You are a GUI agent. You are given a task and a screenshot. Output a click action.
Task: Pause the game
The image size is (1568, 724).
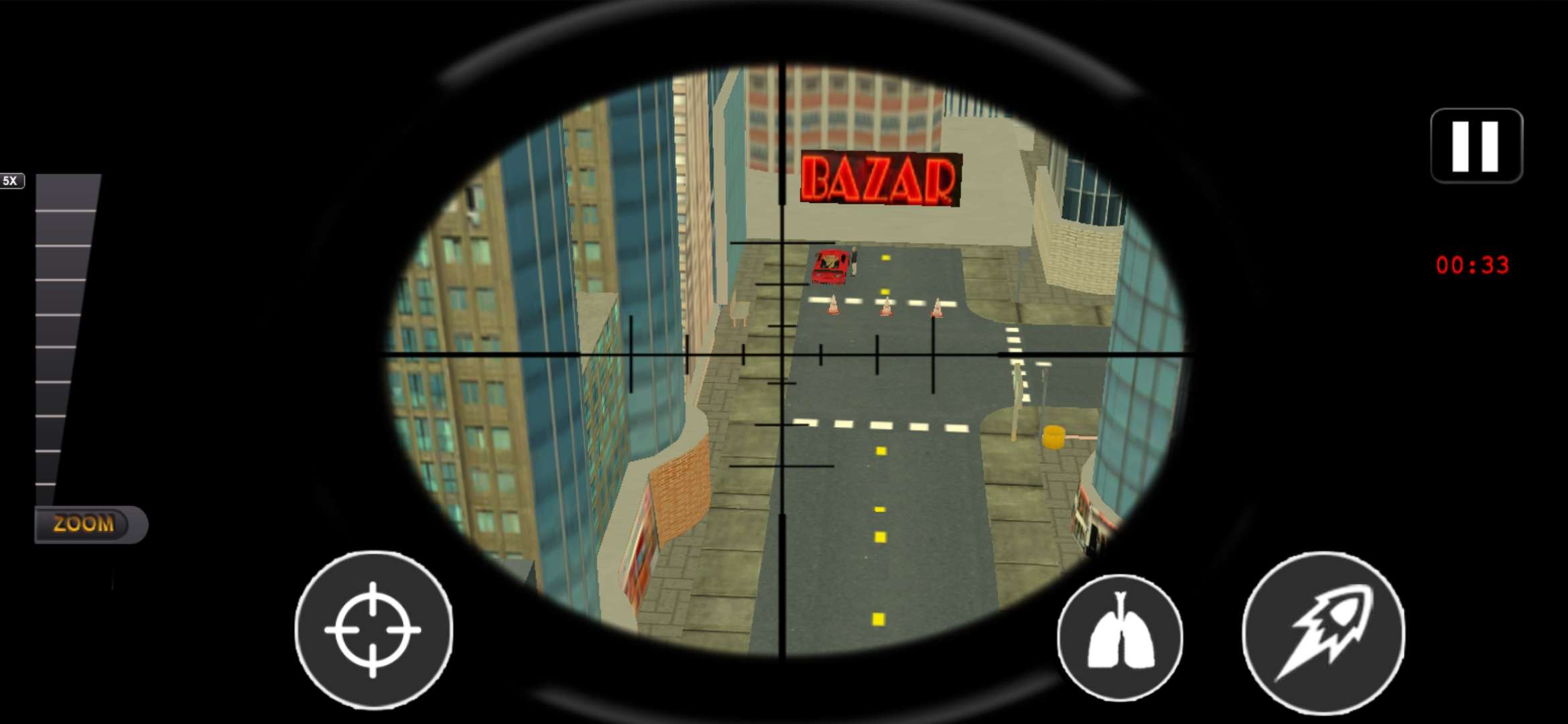tap(1476, 145)
